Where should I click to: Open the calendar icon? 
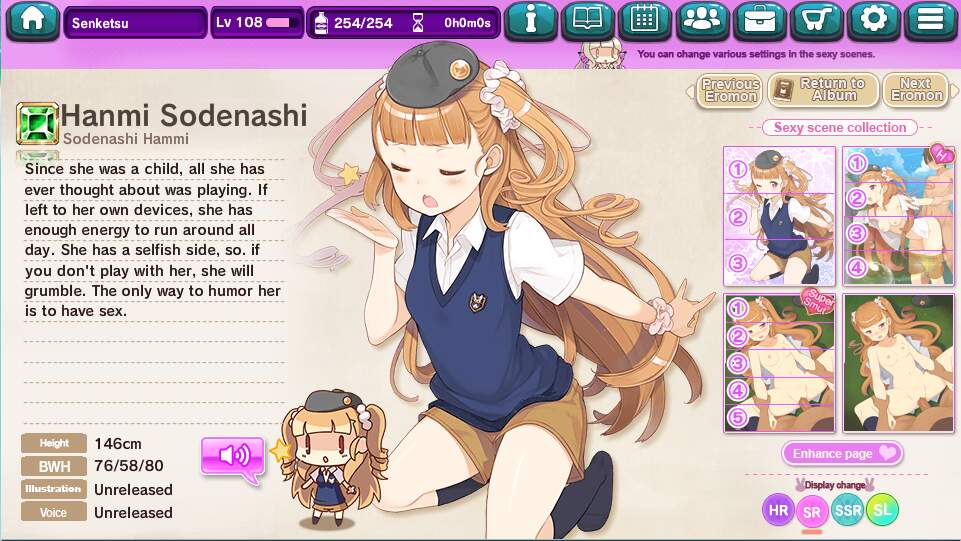click(644, 20)
